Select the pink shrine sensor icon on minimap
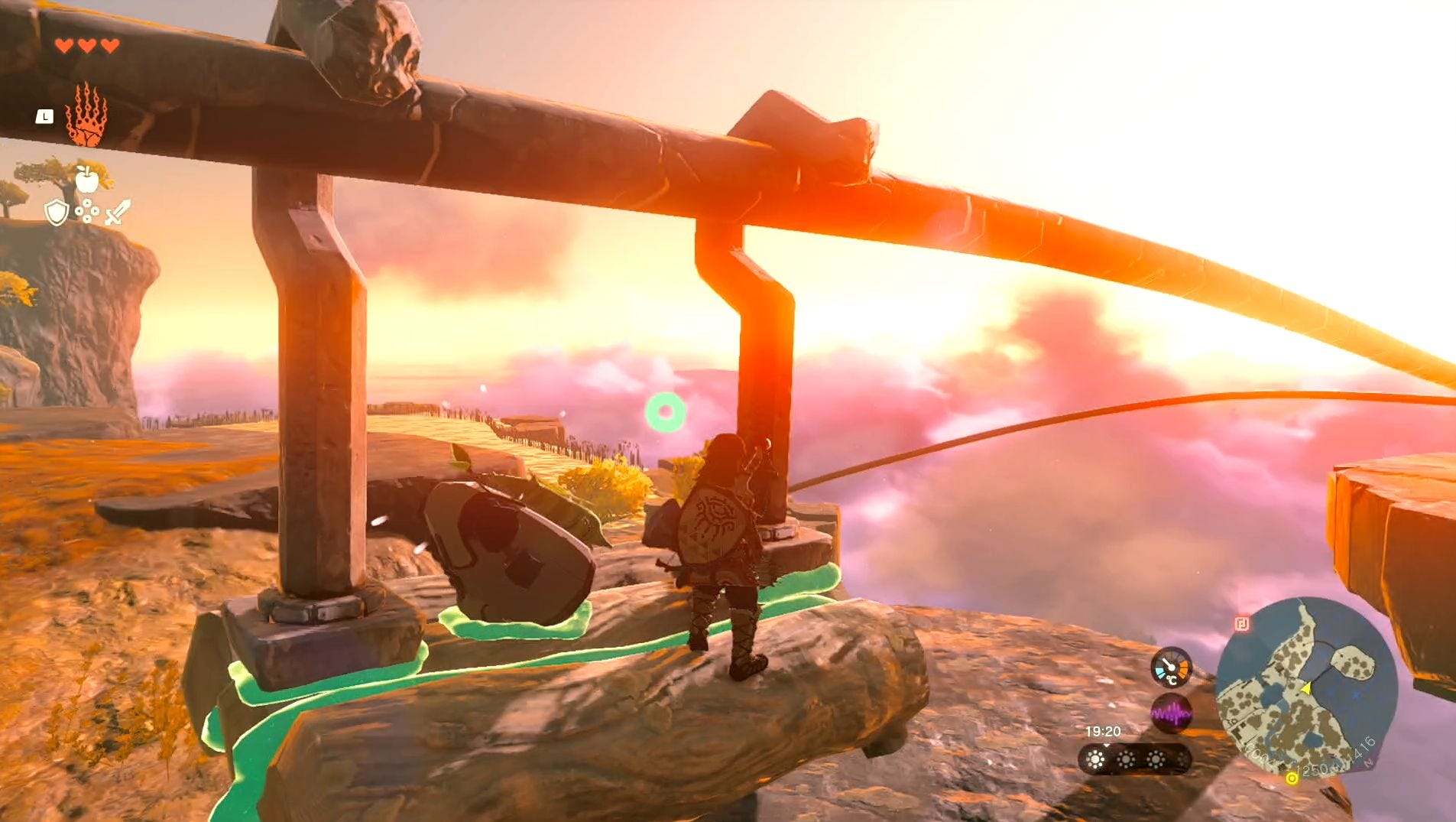 click(1242, 624)
